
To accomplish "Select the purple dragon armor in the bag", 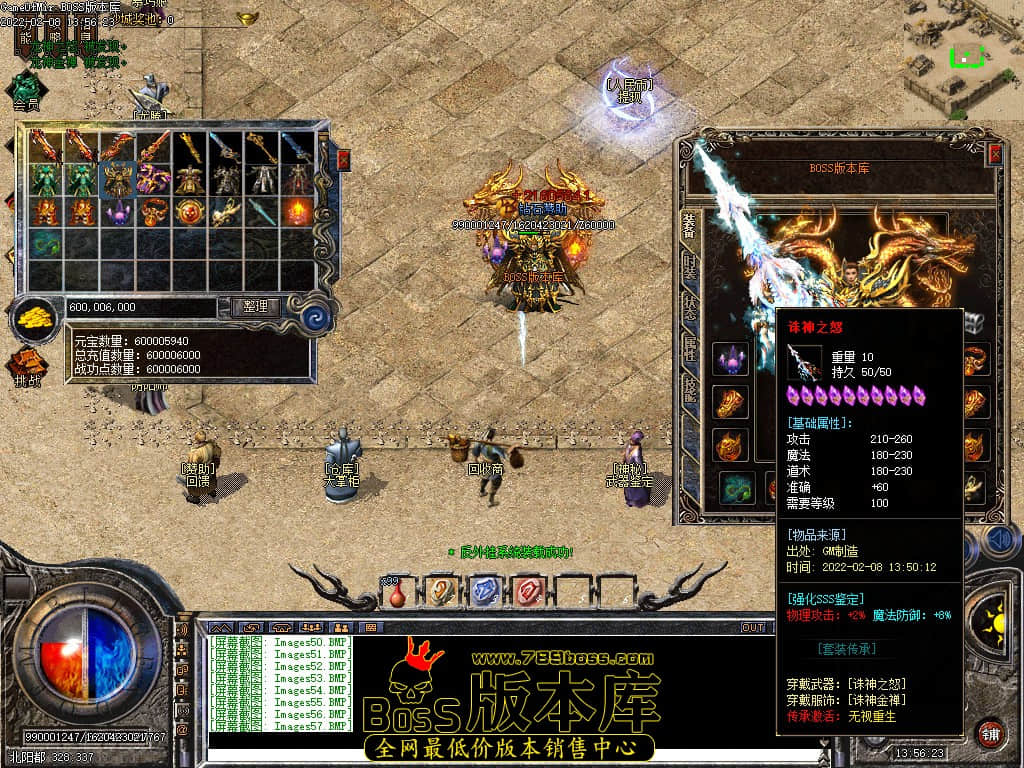I will point(153,180).
